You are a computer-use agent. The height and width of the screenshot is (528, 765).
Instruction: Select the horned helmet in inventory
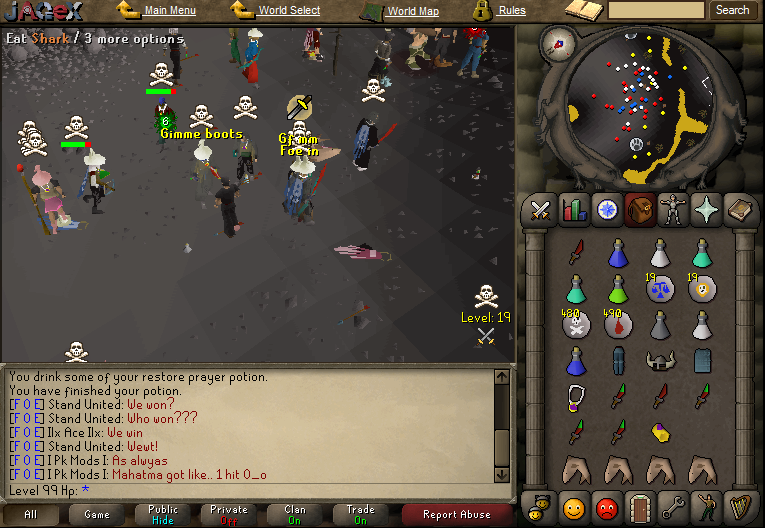[659, 360]
